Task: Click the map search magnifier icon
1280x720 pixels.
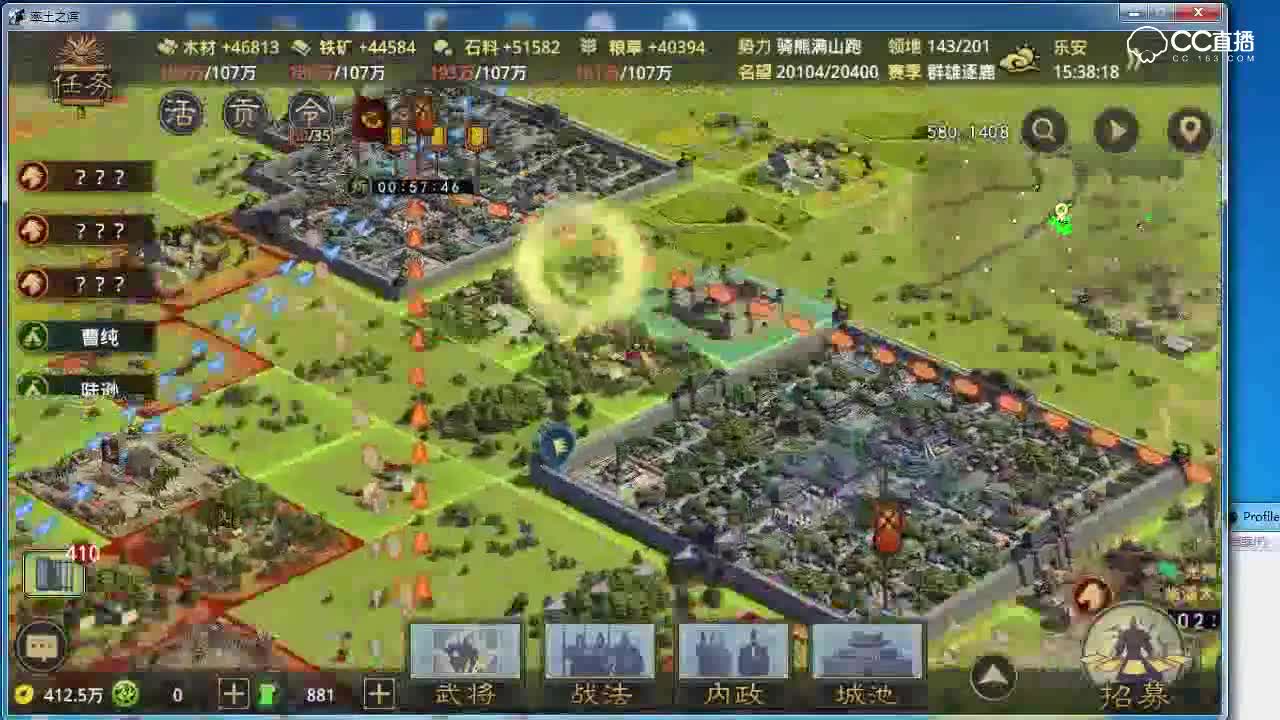Action: (x=1044, y=131)
